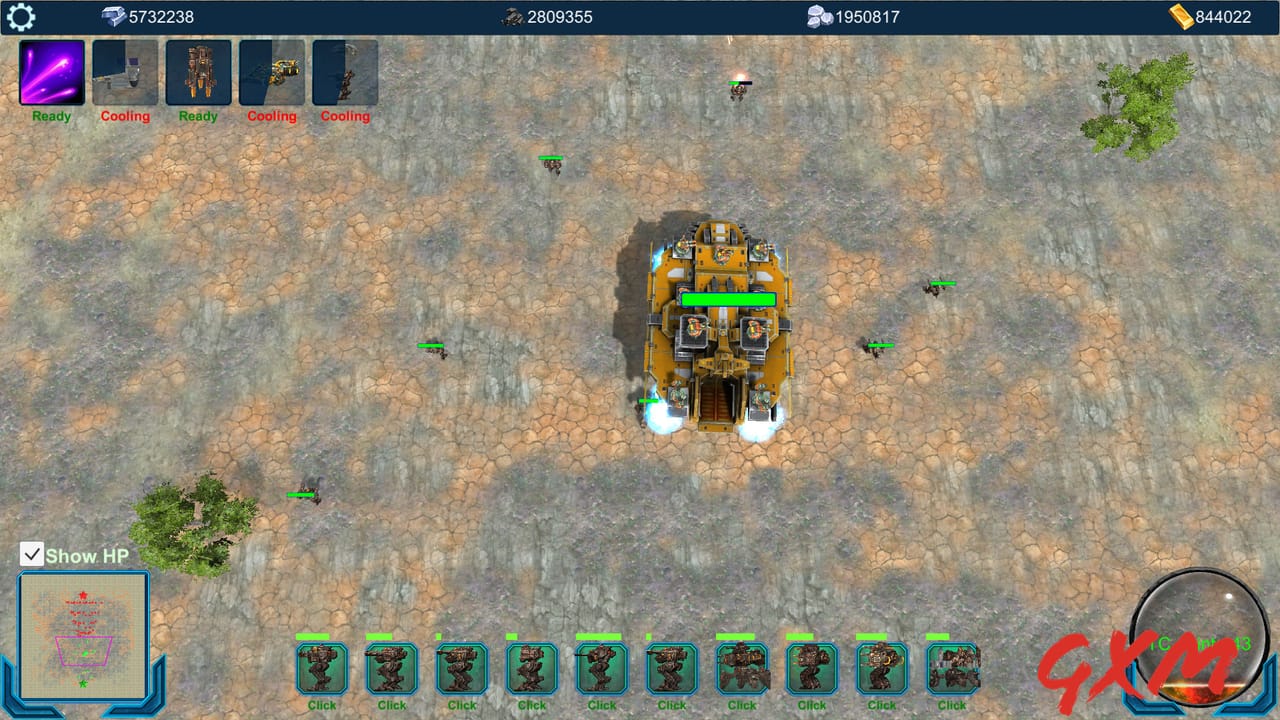Click the minimap in the bottom-left corner
The image size is (1280, 720).
[82, 637]
